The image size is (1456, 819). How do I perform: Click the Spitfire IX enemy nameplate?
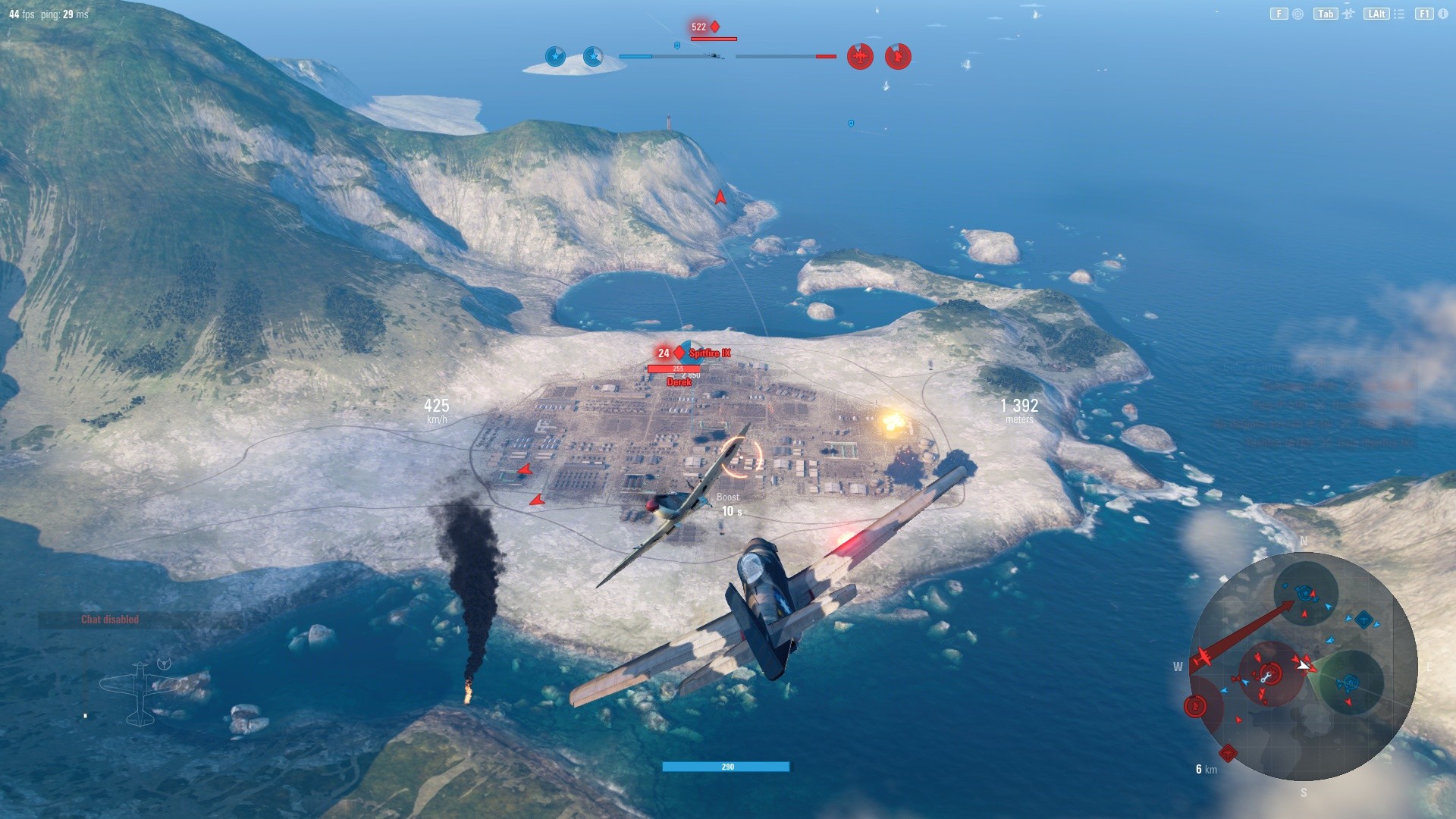point(711,353)
